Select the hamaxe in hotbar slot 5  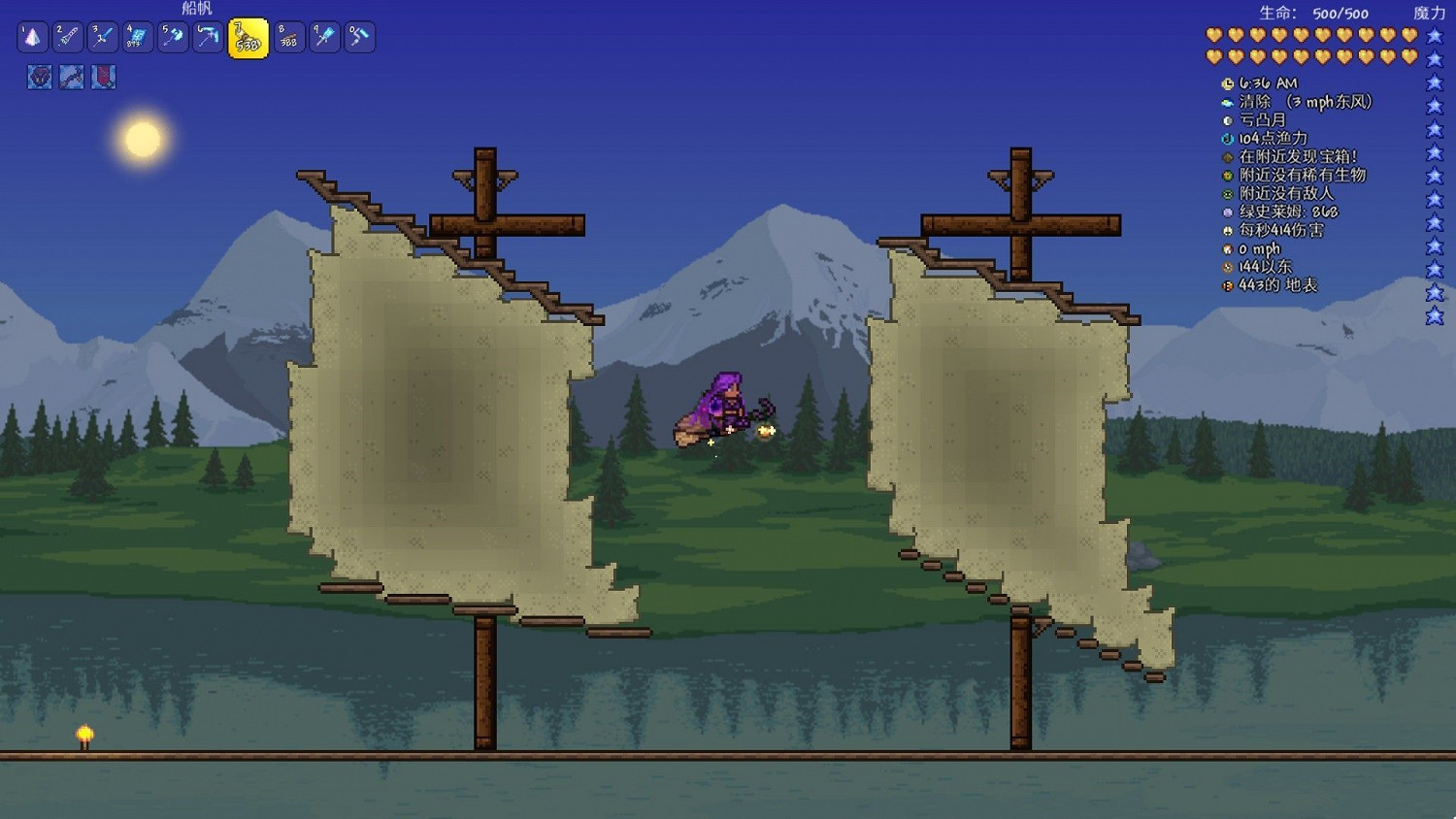coord(172,36)
